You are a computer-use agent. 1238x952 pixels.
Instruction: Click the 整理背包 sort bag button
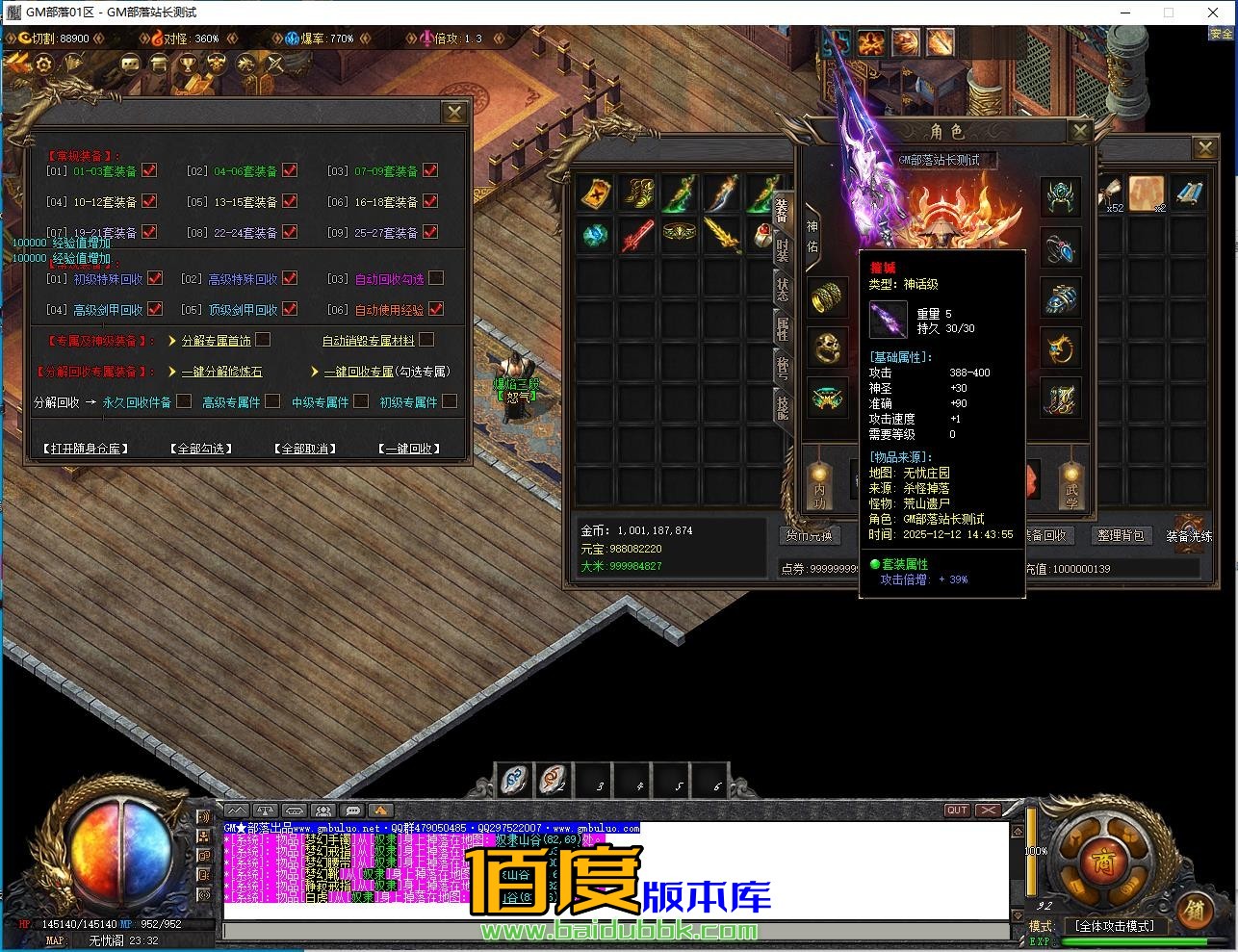[1119, 535]
